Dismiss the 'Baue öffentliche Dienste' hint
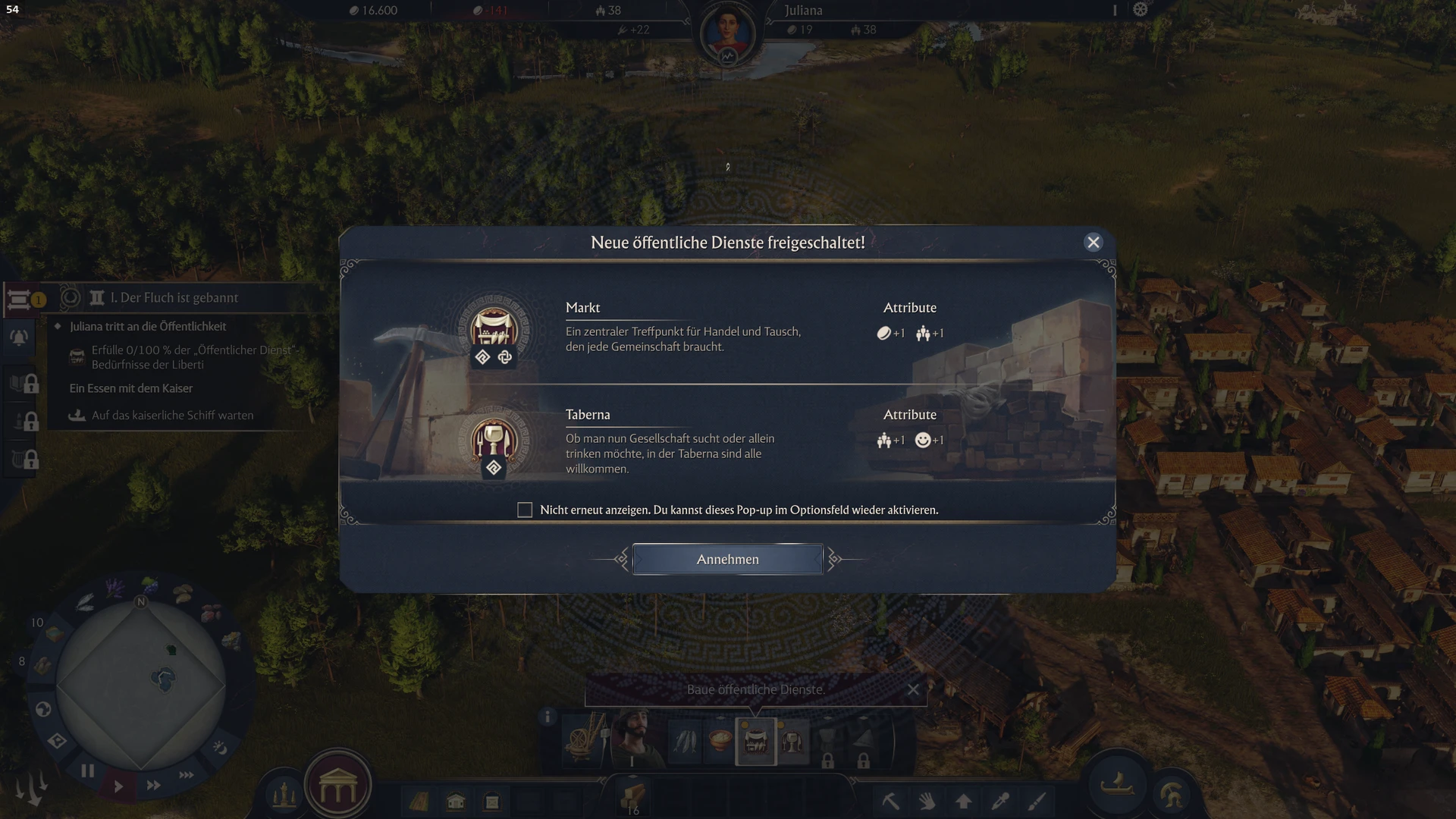 (x=913, y=689)
